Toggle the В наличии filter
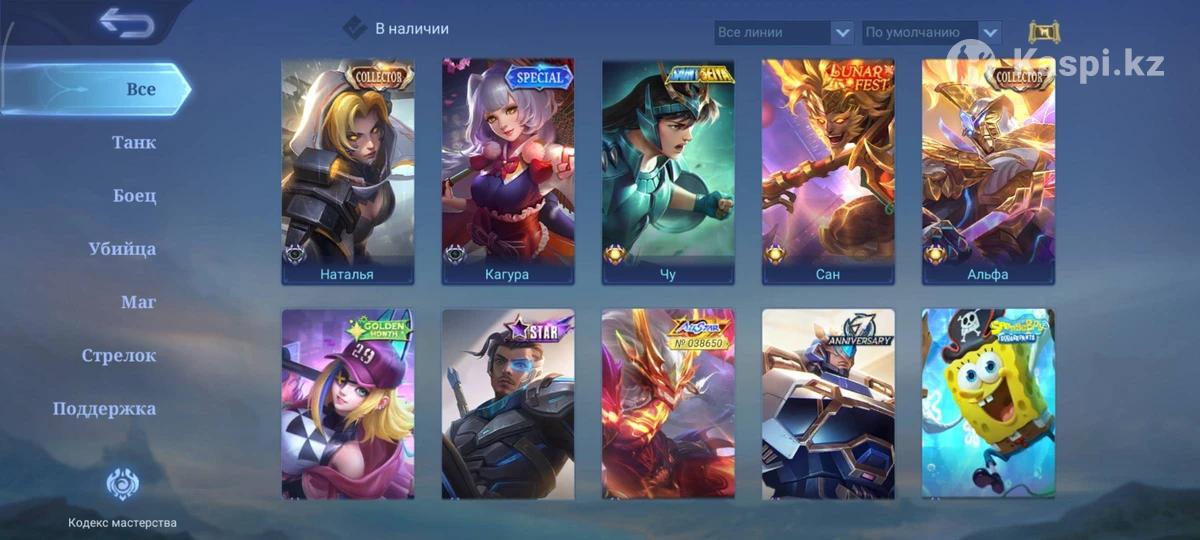The height and width of the screenshot is (540, 1200). pyautogui.click(x=355, y=28)
